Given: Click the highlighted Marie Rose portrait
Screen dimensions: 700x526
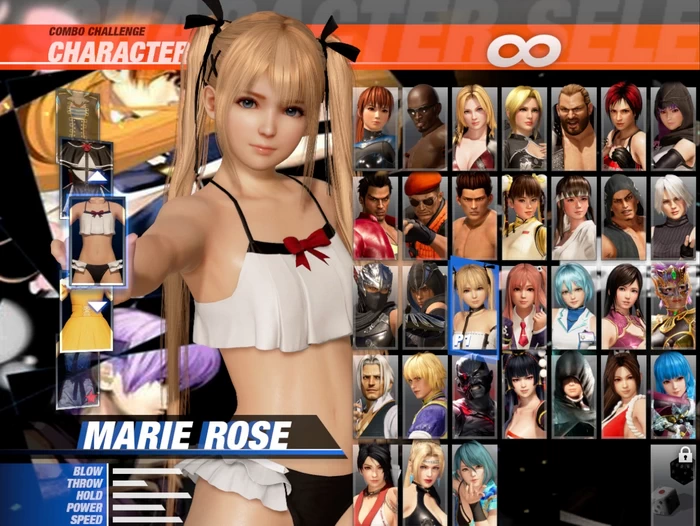Looking at the screenshot, I should (x=474, y=305).
